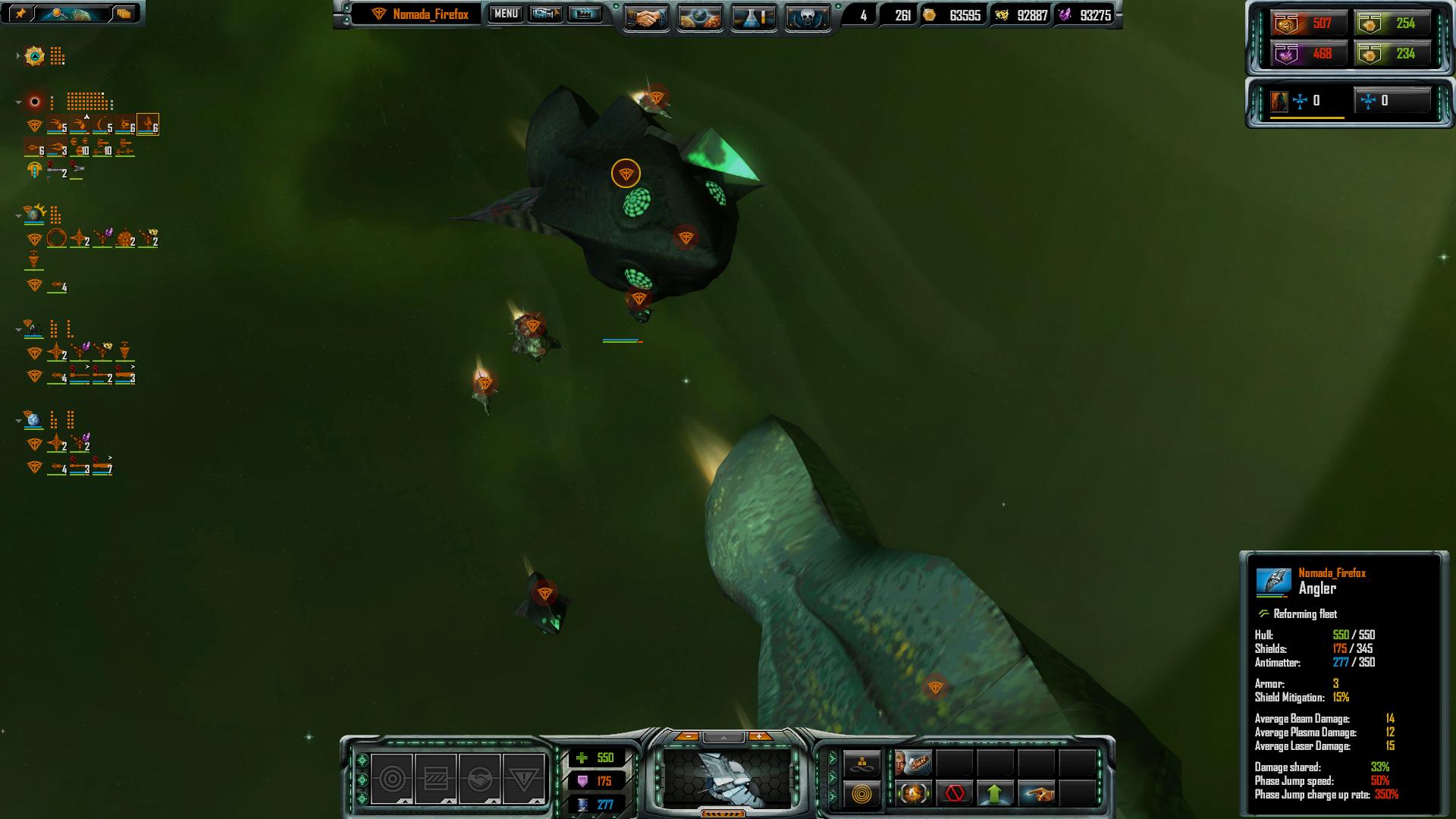Screen dimensions: 1456x819
Task: Click the camera view button
Action: [545, 14]
